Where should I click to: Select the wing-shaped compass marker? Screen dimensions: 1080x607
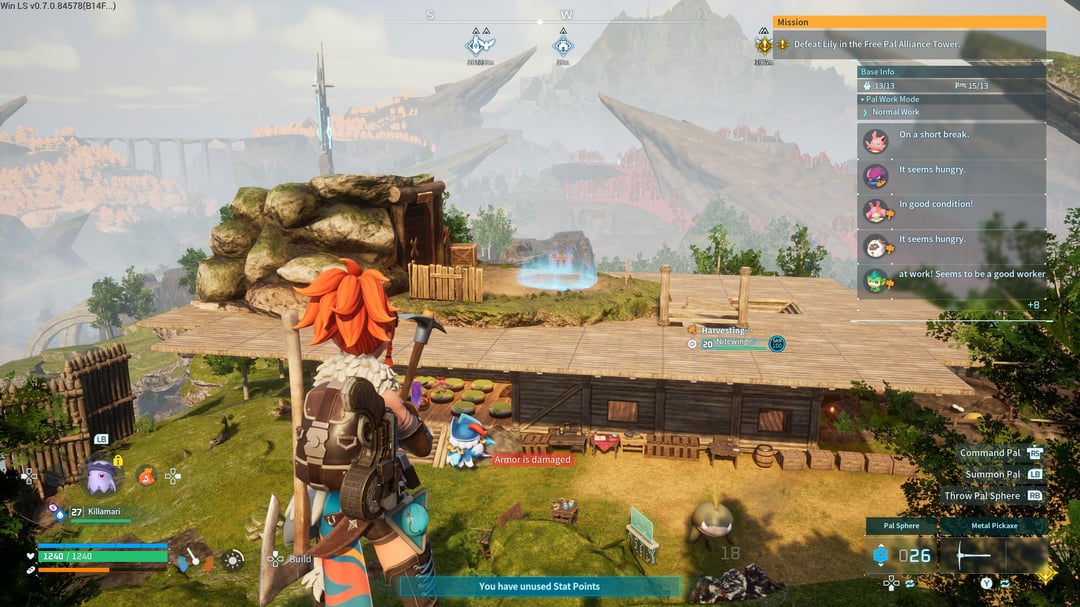coord(480,45)
